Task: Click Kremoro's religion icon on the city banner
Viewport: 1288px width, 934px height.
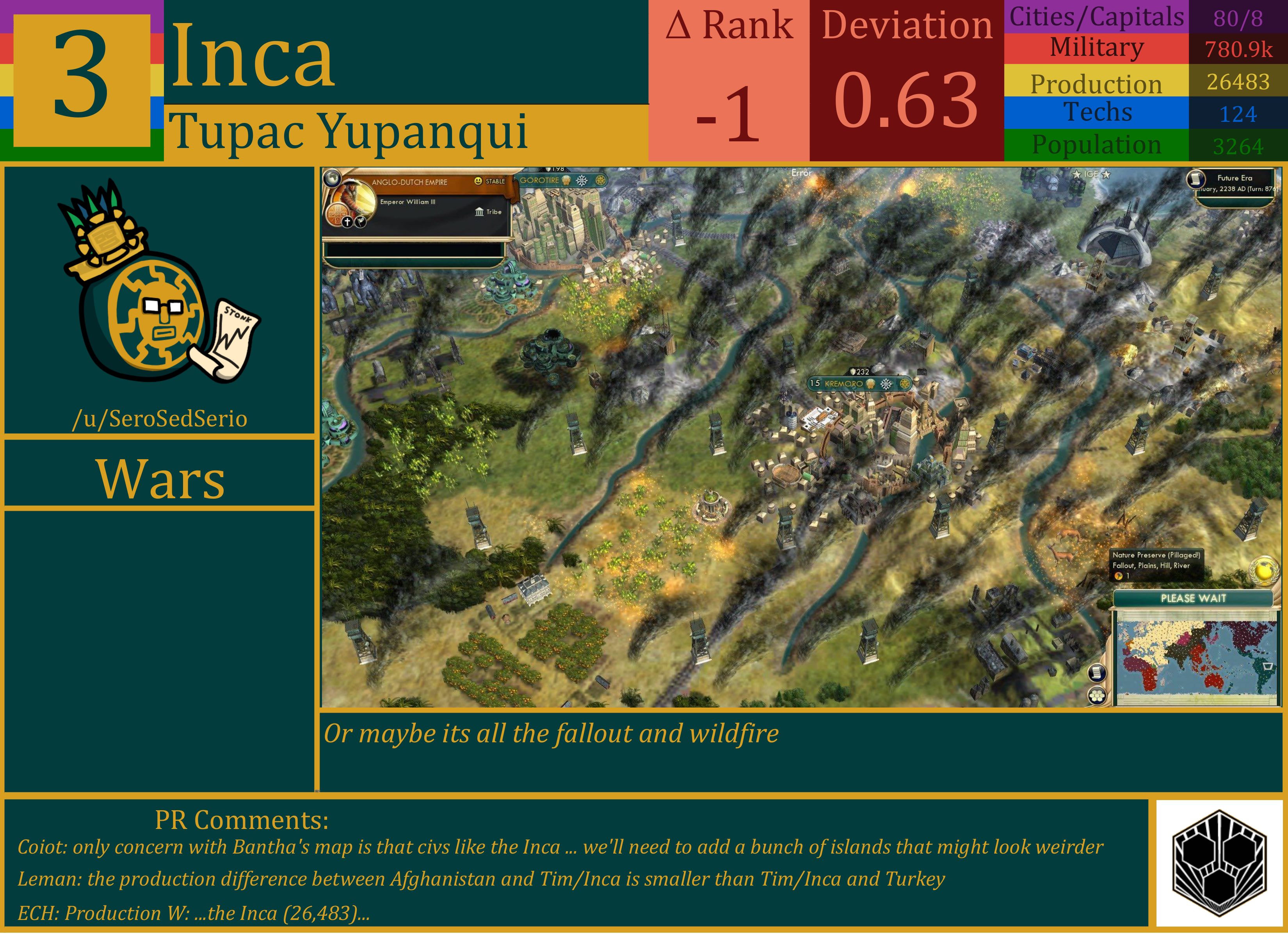Action: tap(871, 385)
